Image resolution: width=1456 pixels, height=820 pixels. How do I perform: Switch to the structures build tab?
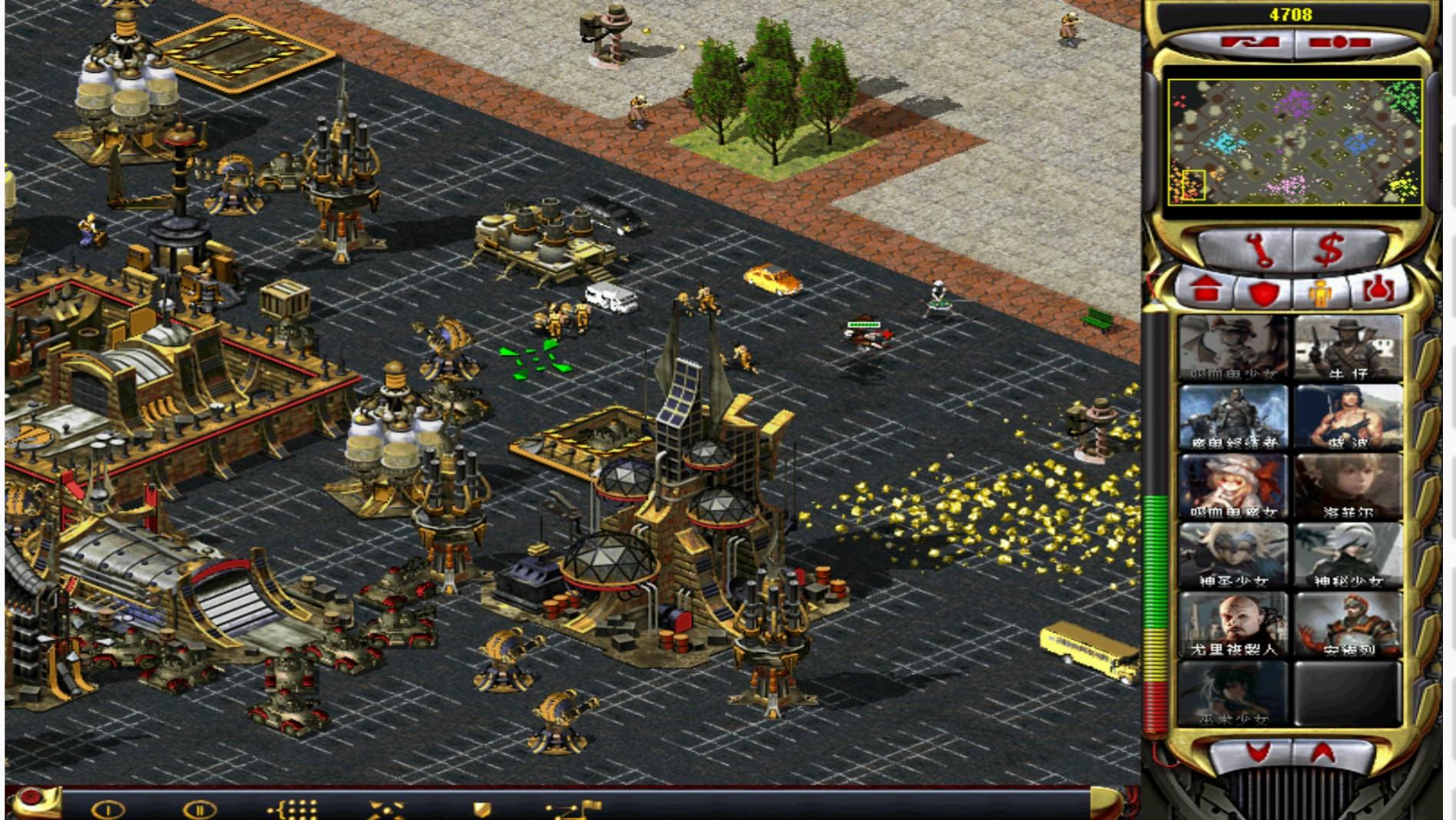(1206, 291)
